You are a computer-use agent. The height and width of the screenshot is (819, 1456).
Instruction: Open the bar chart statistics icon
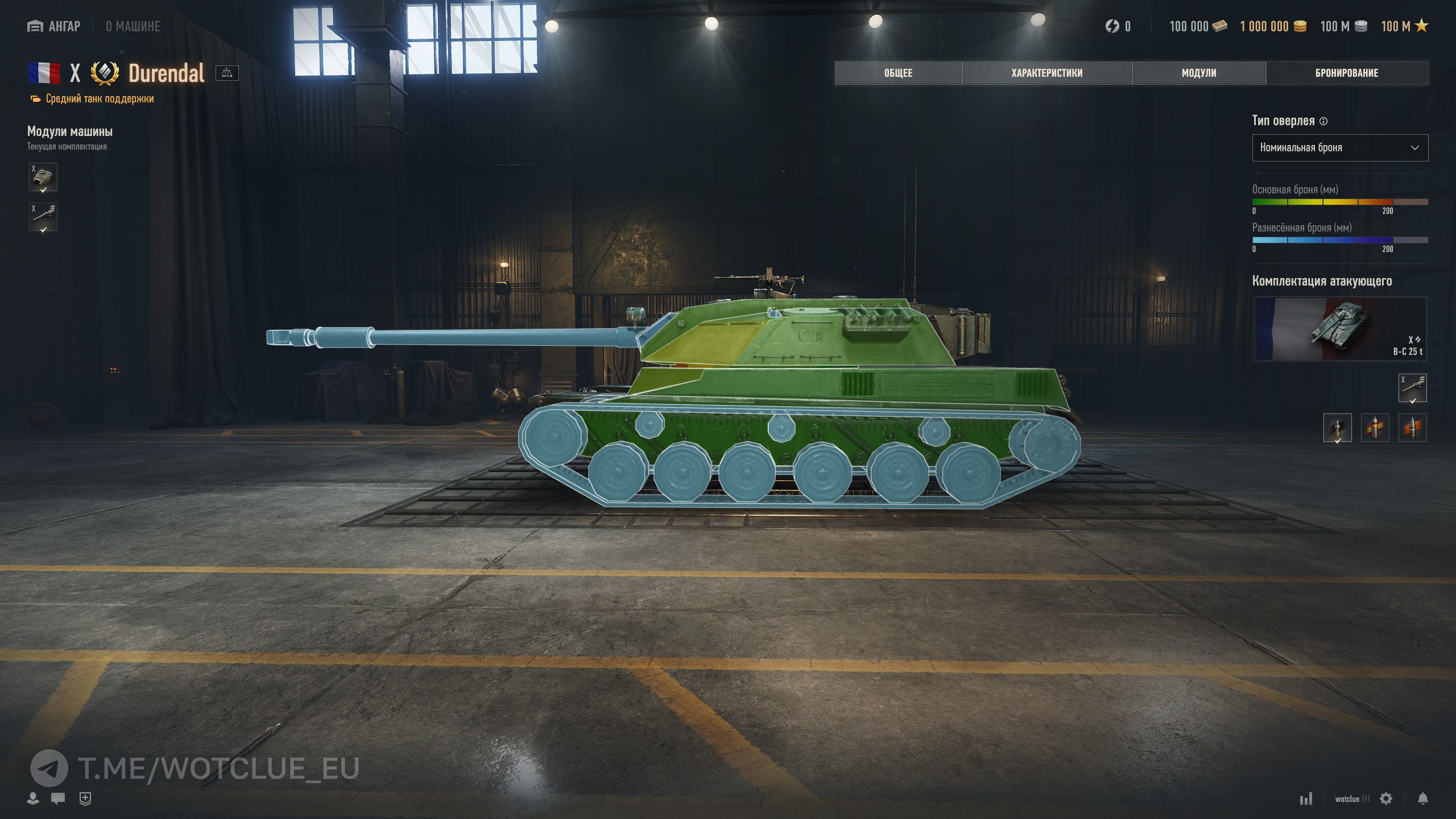point(1306,799)
